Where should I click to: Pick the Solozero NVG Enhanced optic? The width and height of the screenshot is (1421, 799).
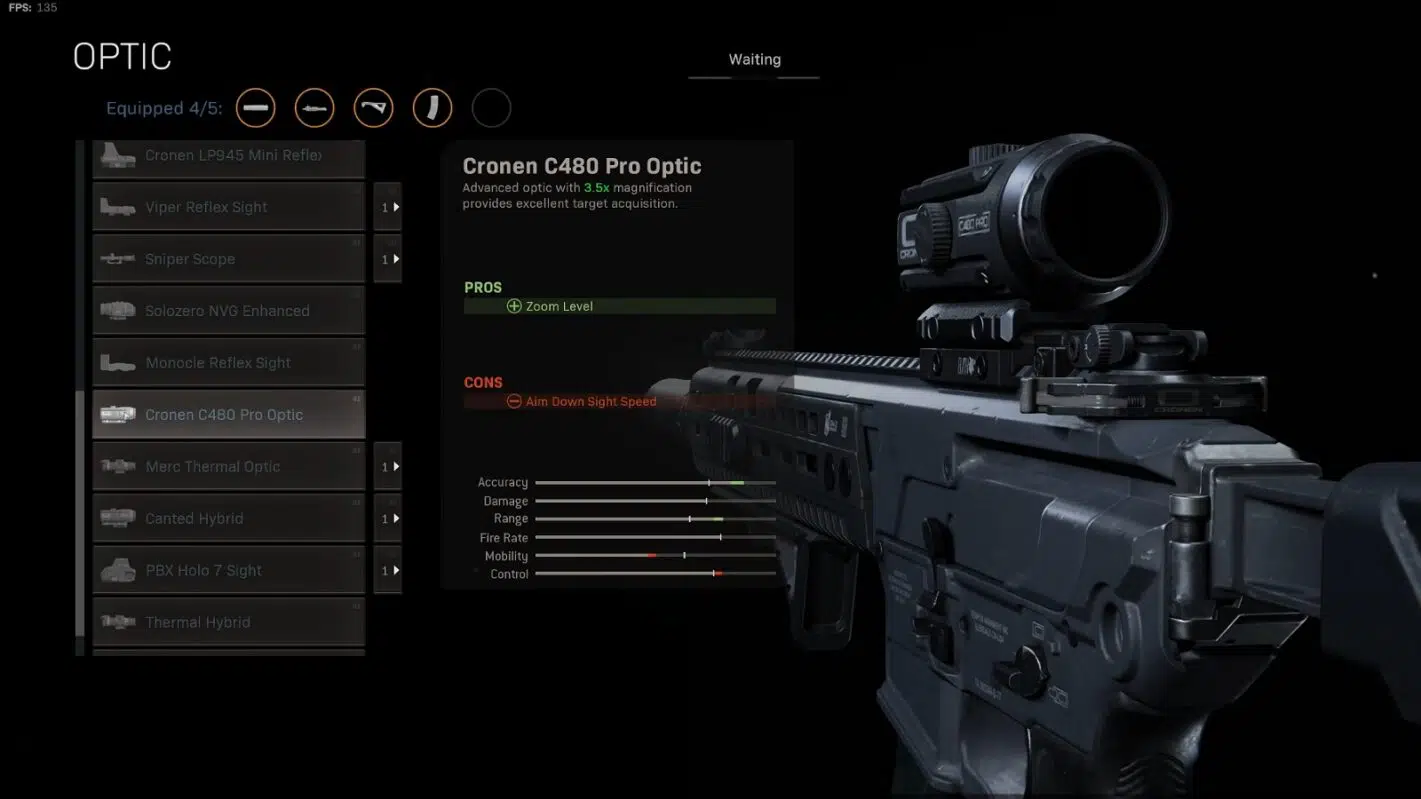[x=229, y=311]
